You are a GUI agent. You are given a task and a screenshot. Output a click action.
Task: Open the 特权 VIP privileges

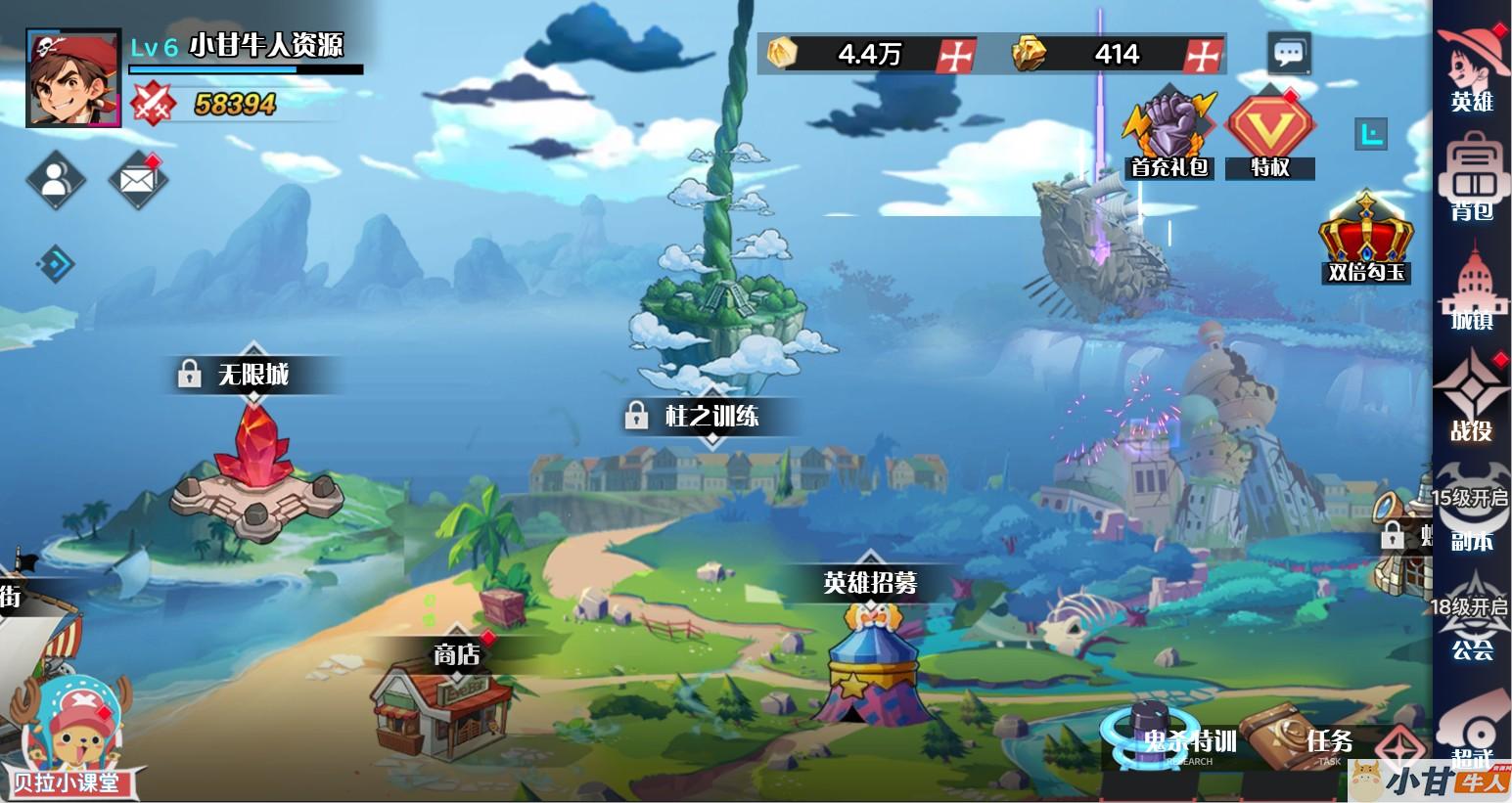click(x=1269, y=134)
